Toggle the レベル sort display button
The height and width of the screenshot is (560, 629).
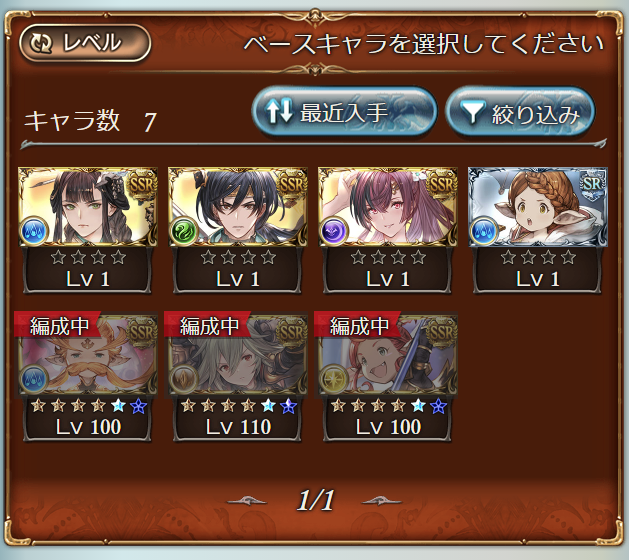coord(84,43)
